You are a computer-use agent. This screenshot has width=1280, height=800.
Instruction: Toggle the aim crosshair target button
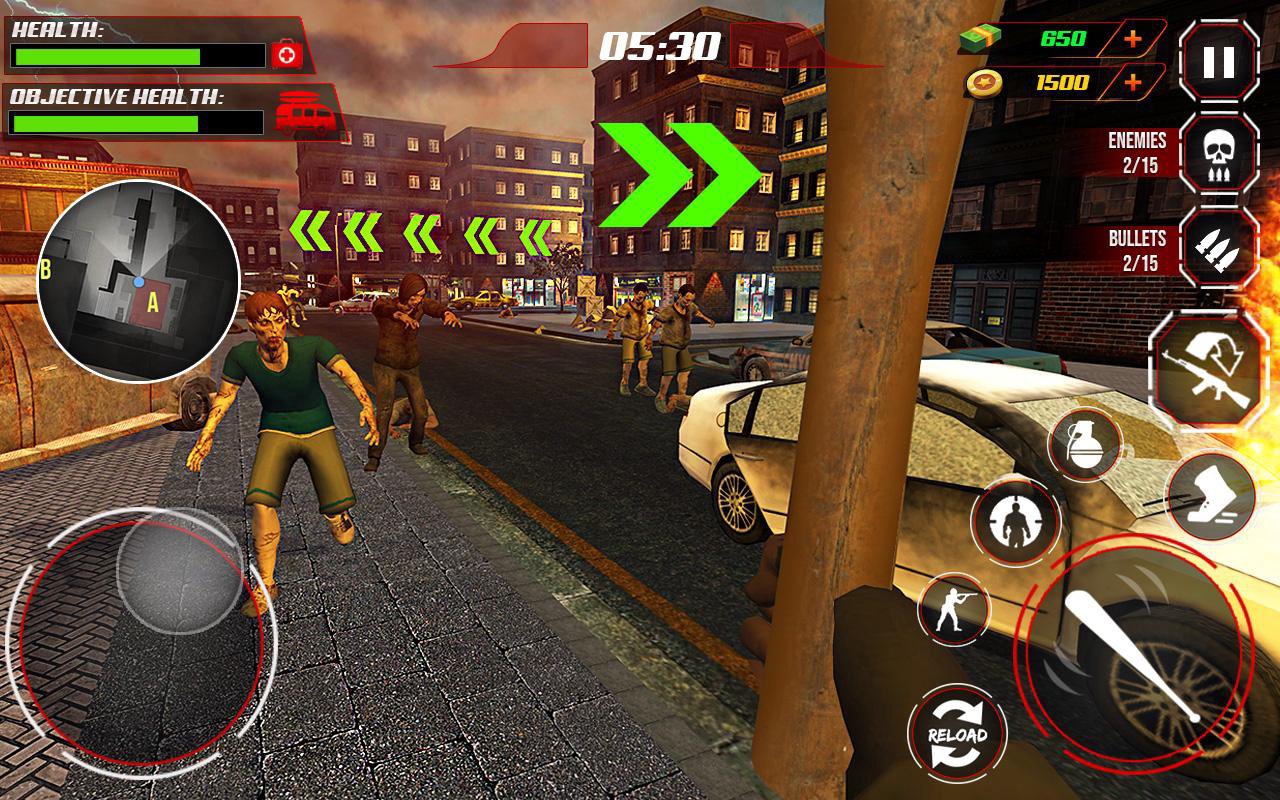pyautogui.click(x=1015, y=522)
